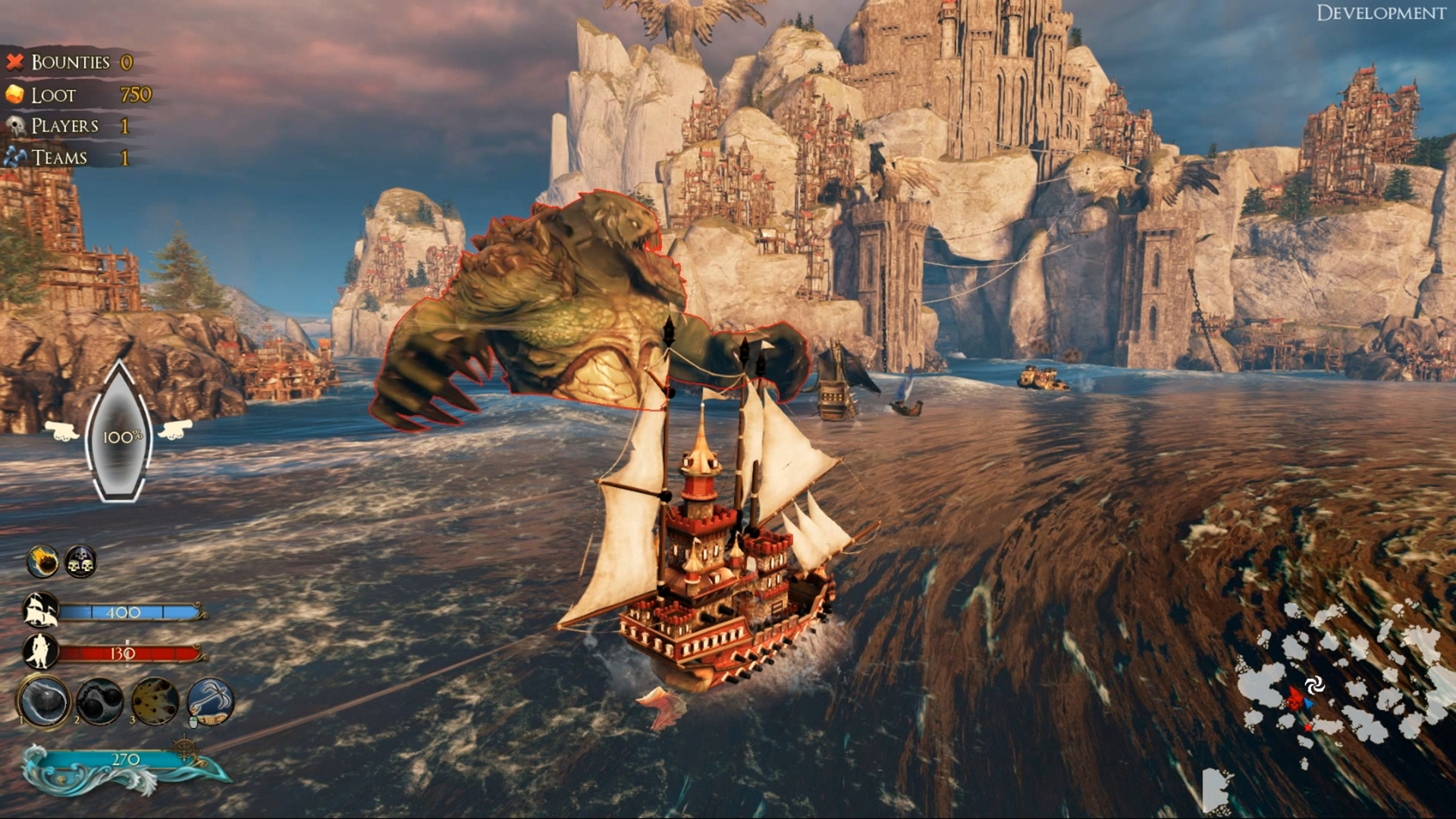Click the three skulls status icon
Viewport: 1456px width, 819px height.
point(80,562)
